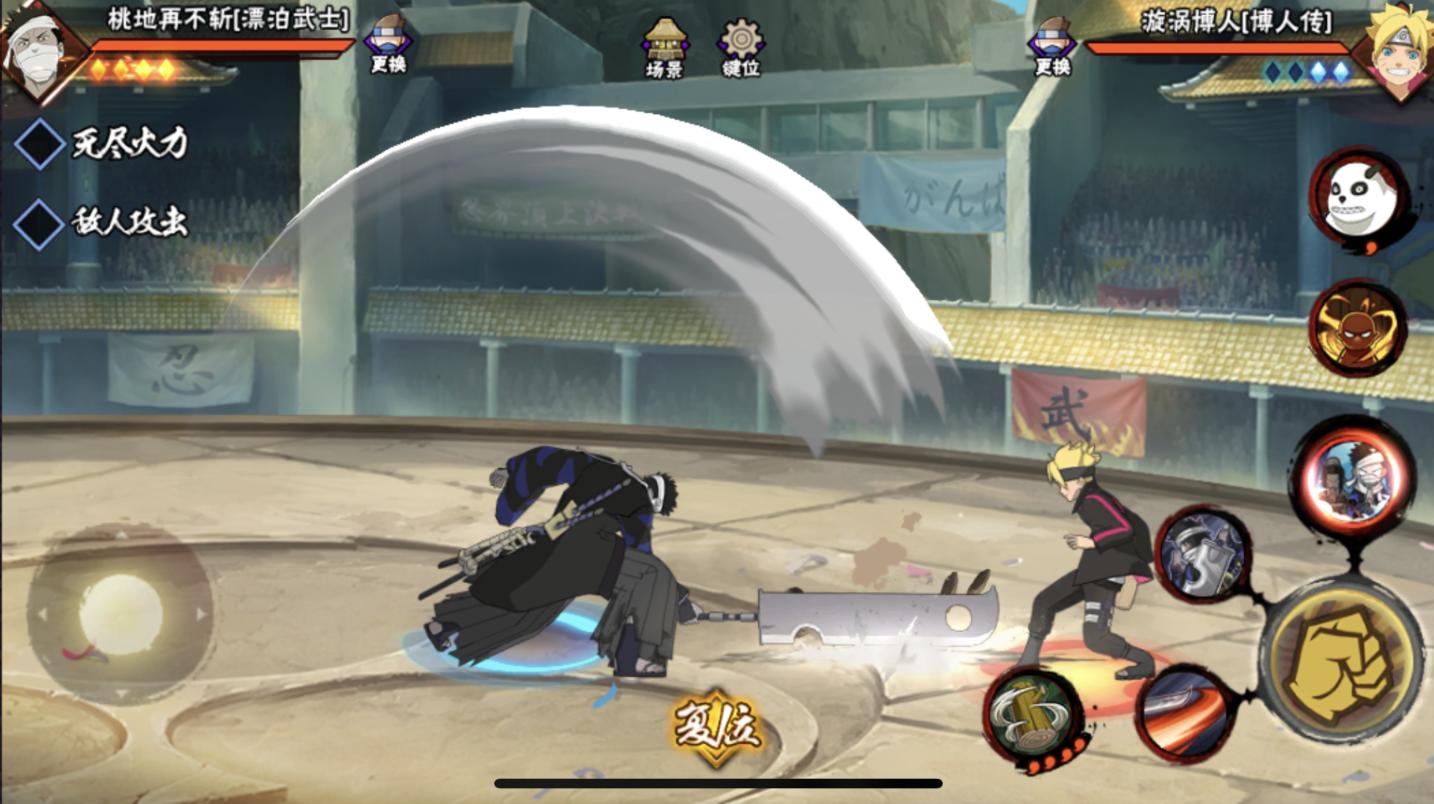Image resolution: width=1434 pixels, height=804 pixels.
Task: Trigger the ultimate skill with character portraits
Action: (x=1351, y=478)
